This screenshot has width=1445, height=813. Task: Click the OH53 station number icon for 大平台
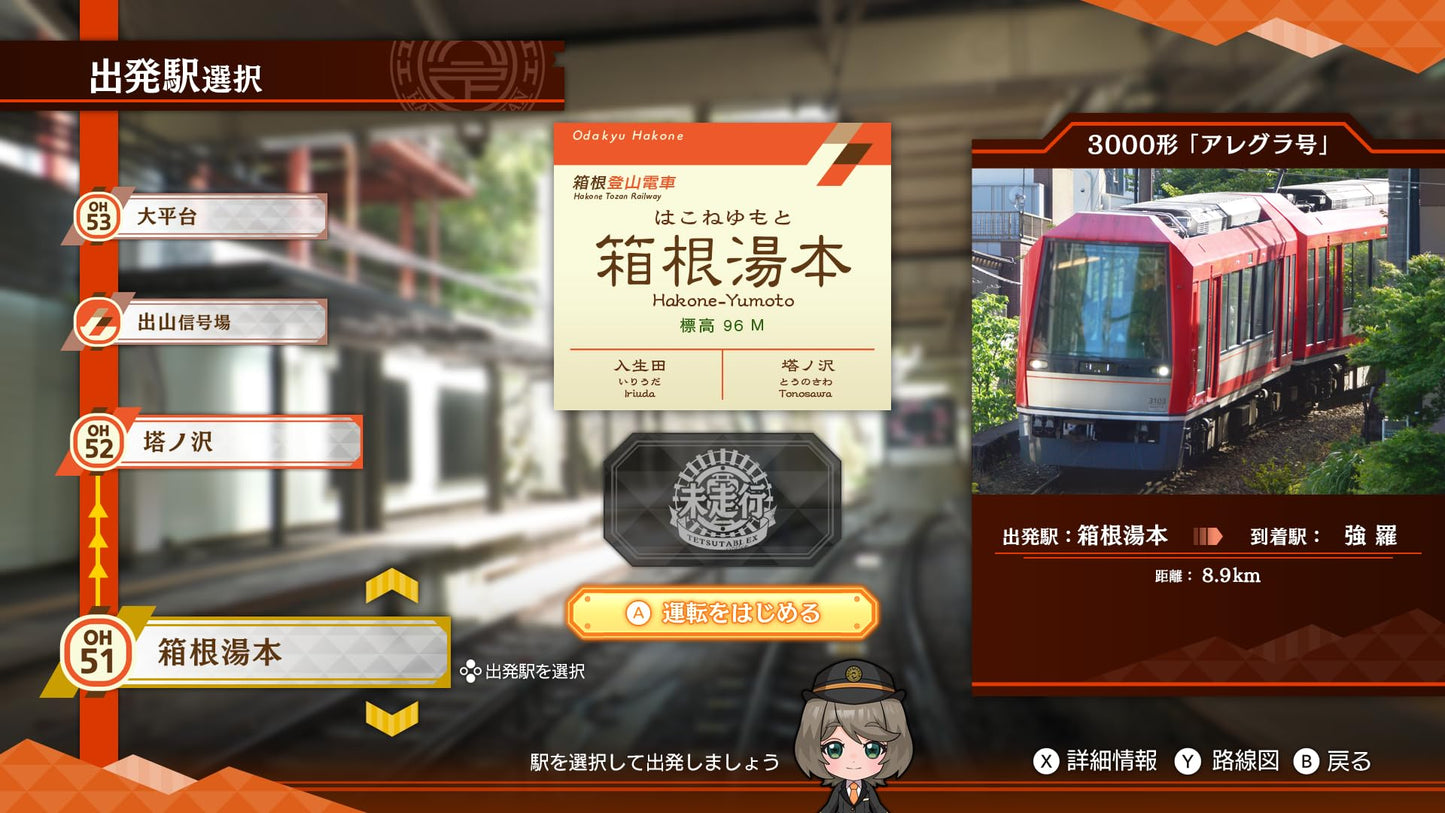pyautogui.click(x=99, y=214)
